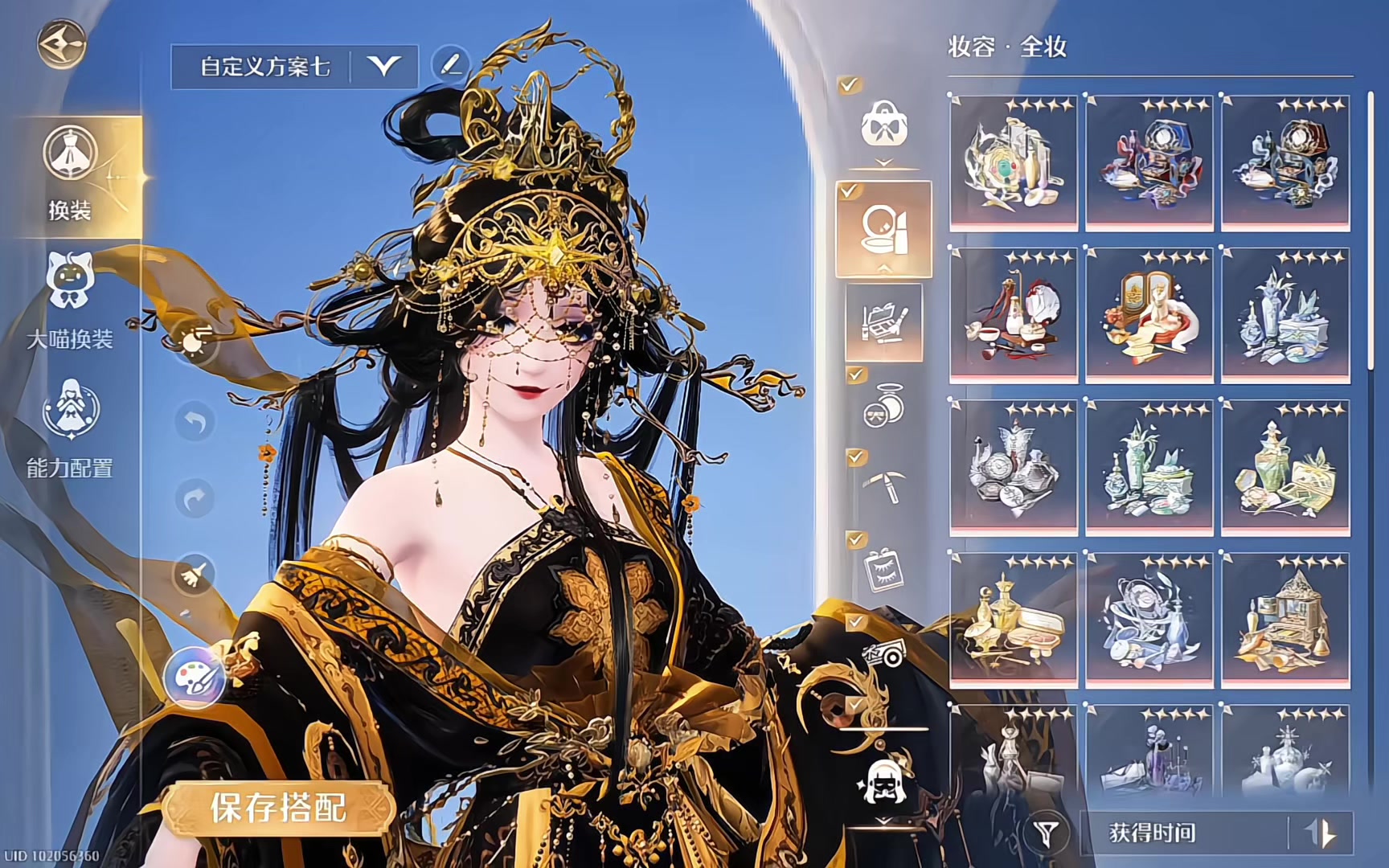Toggle the lighting sun icon
Image resolution: width=1389 pixels, height=868 pixels.
point(194,342)
